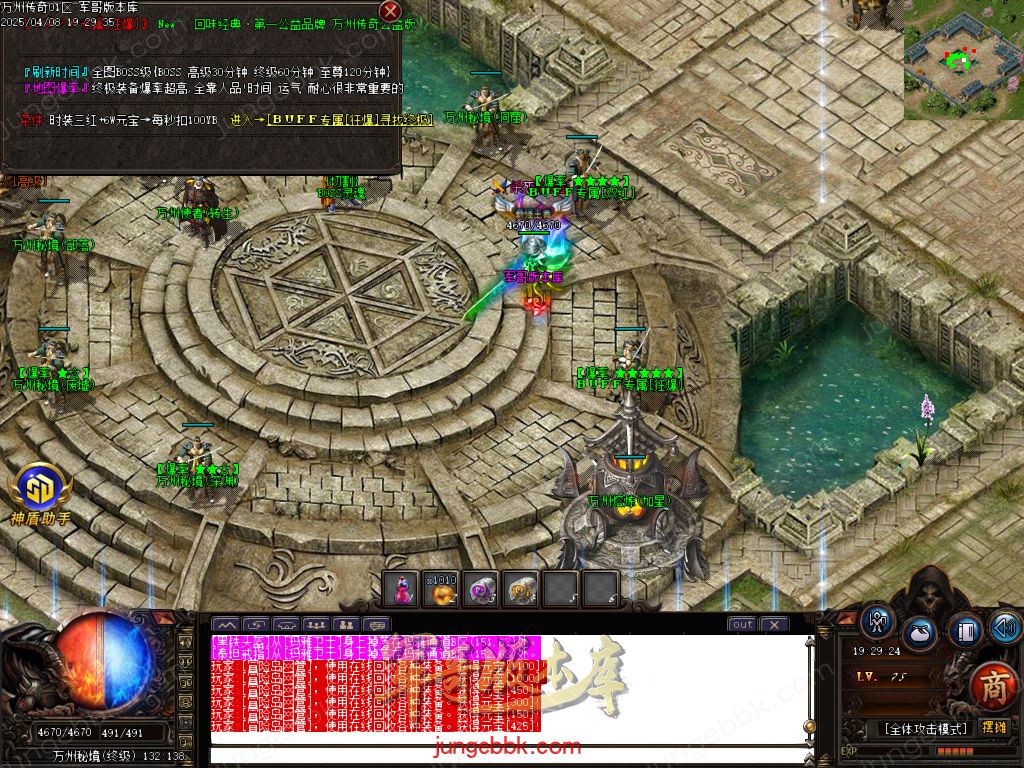Viewport: 1024px width, 768px height.
Task: Open the bag inventory icon
Action: pos(919,634)
